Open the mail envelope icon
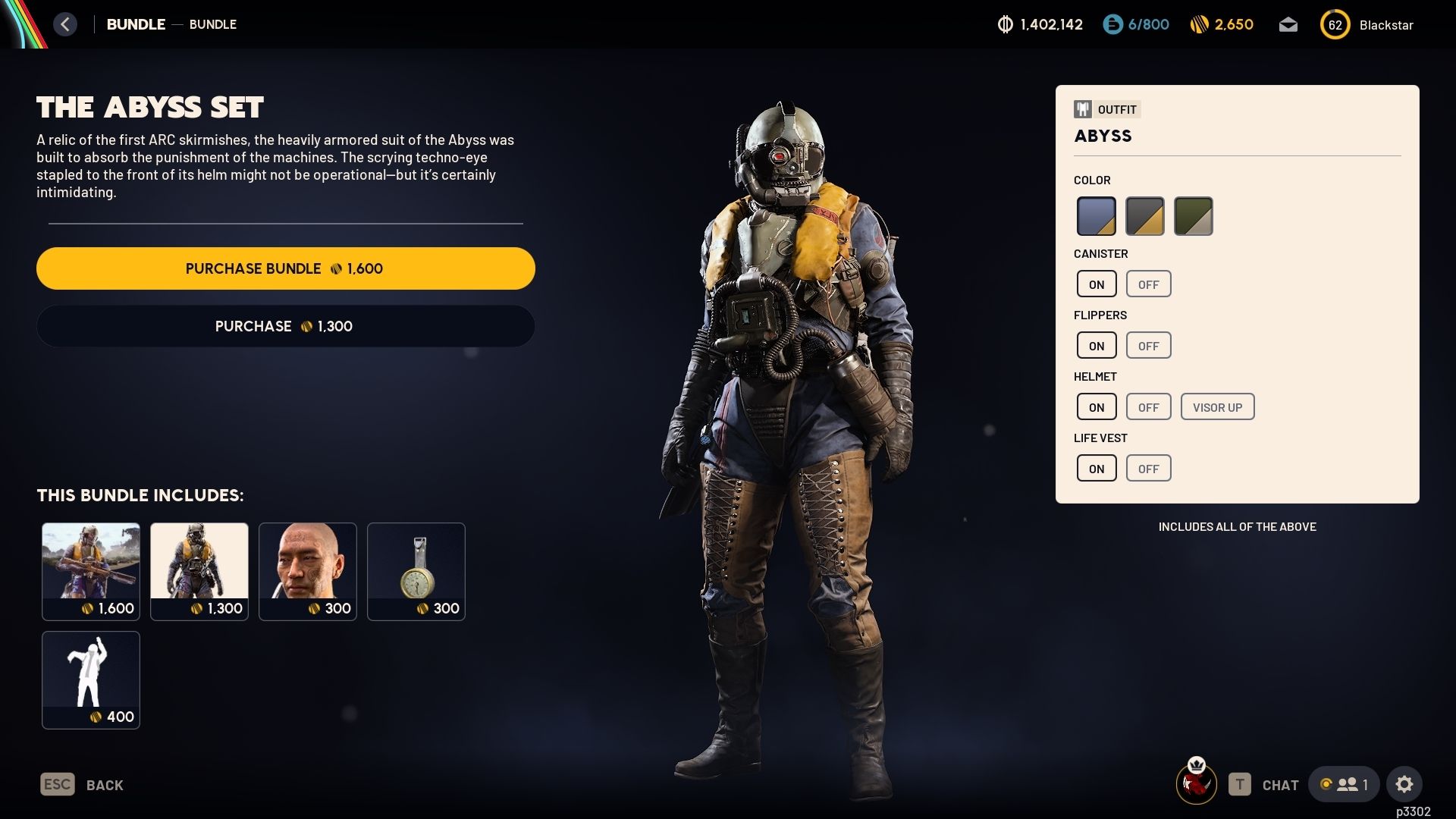 click(x=1288, y=24)
